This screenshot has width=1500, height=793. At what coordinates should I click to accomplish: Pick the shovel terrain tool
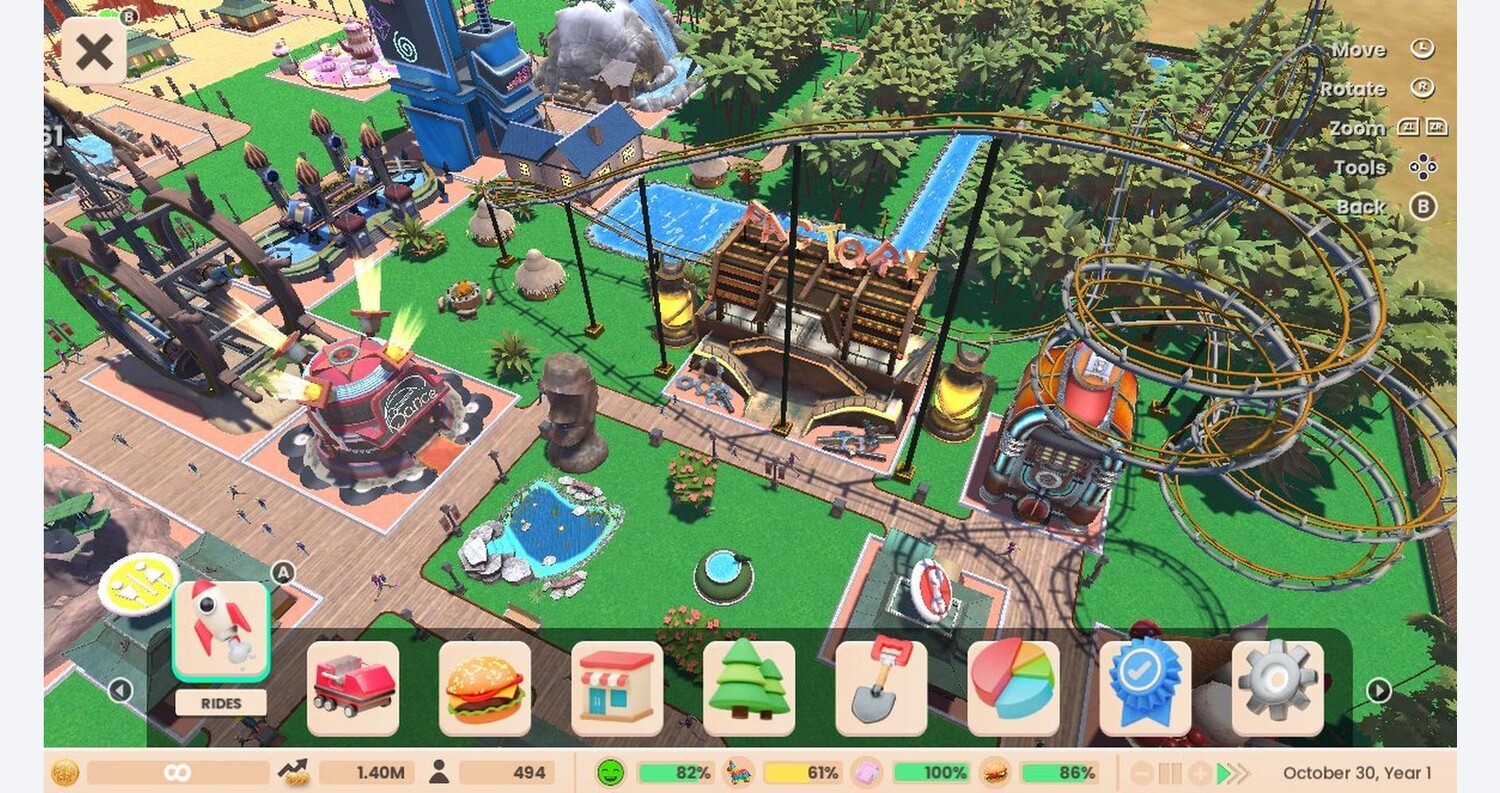(880, 688)
